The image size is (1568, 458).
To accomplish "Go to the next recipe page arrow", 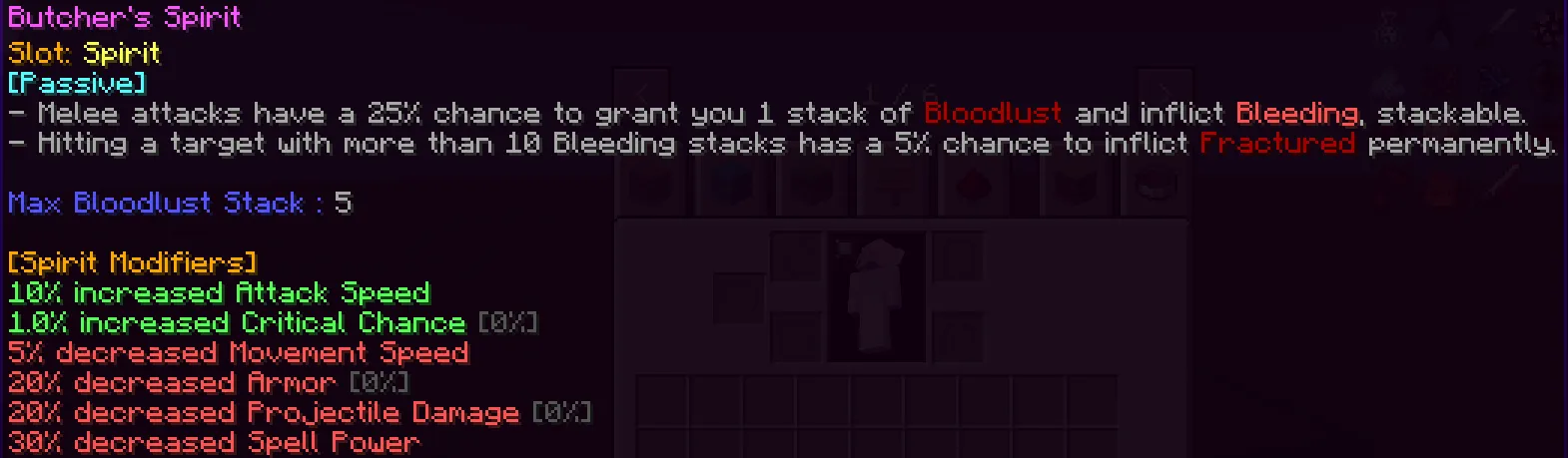I will pyautogui.click(x=1164, y=88).
